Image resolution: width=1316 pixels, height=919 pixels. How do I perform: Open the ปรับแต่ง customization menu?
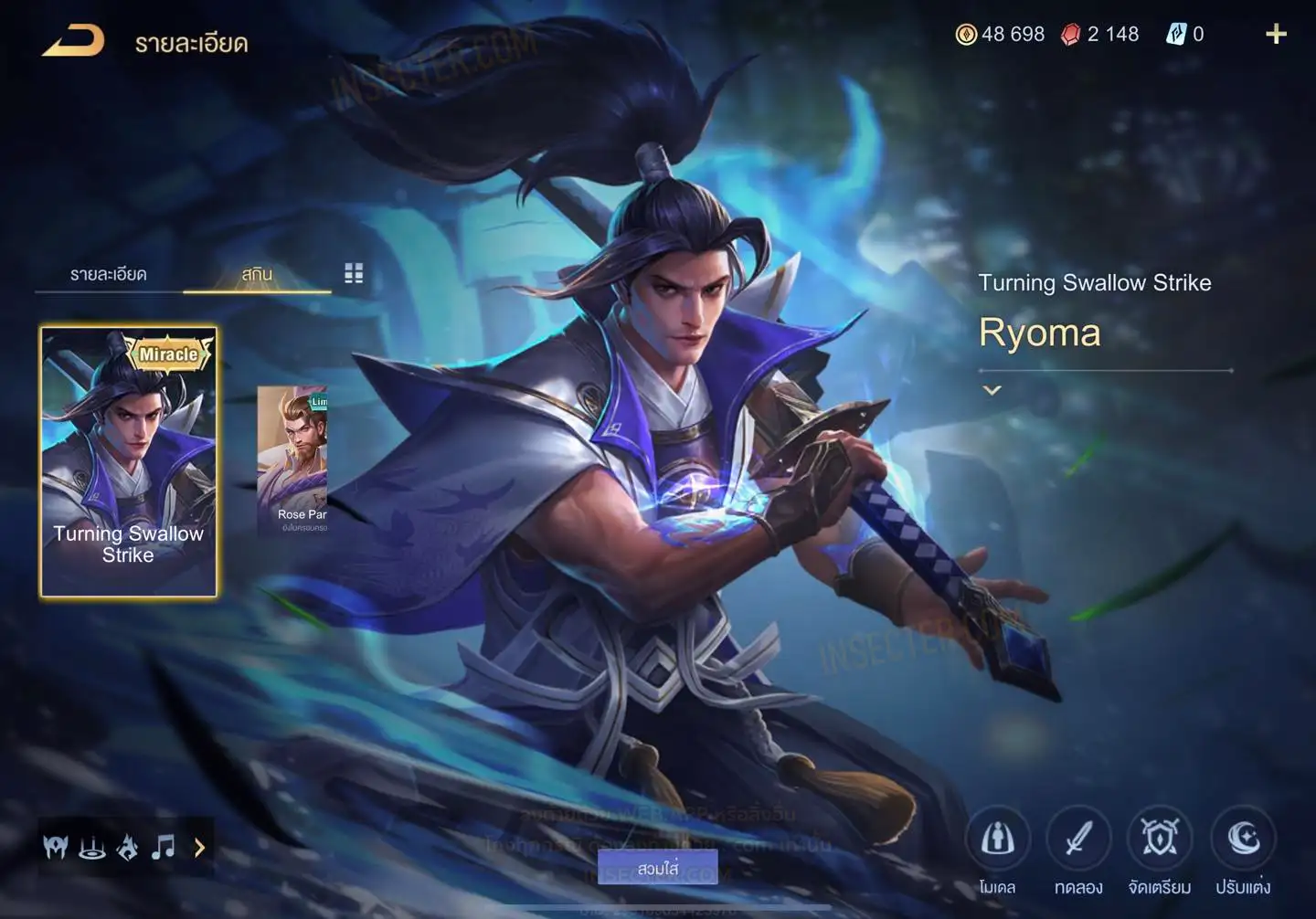coord(1243,839)
